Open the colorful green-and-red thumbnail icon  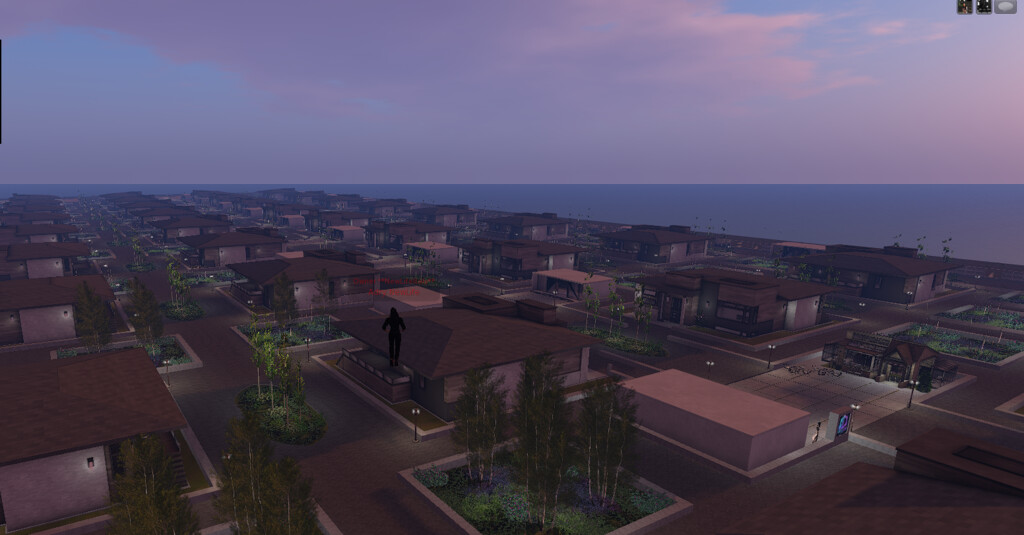965,6
